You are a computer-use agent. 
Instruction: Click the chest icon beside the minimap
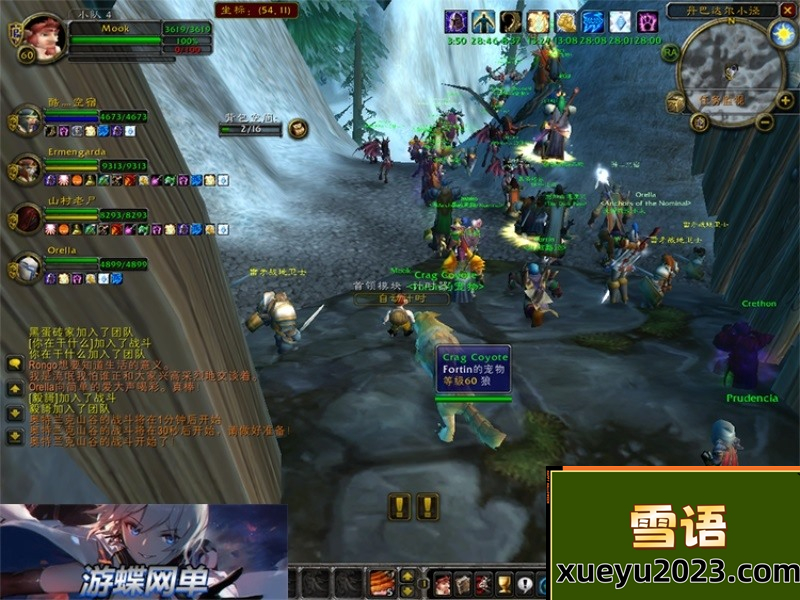click(676, 102)
